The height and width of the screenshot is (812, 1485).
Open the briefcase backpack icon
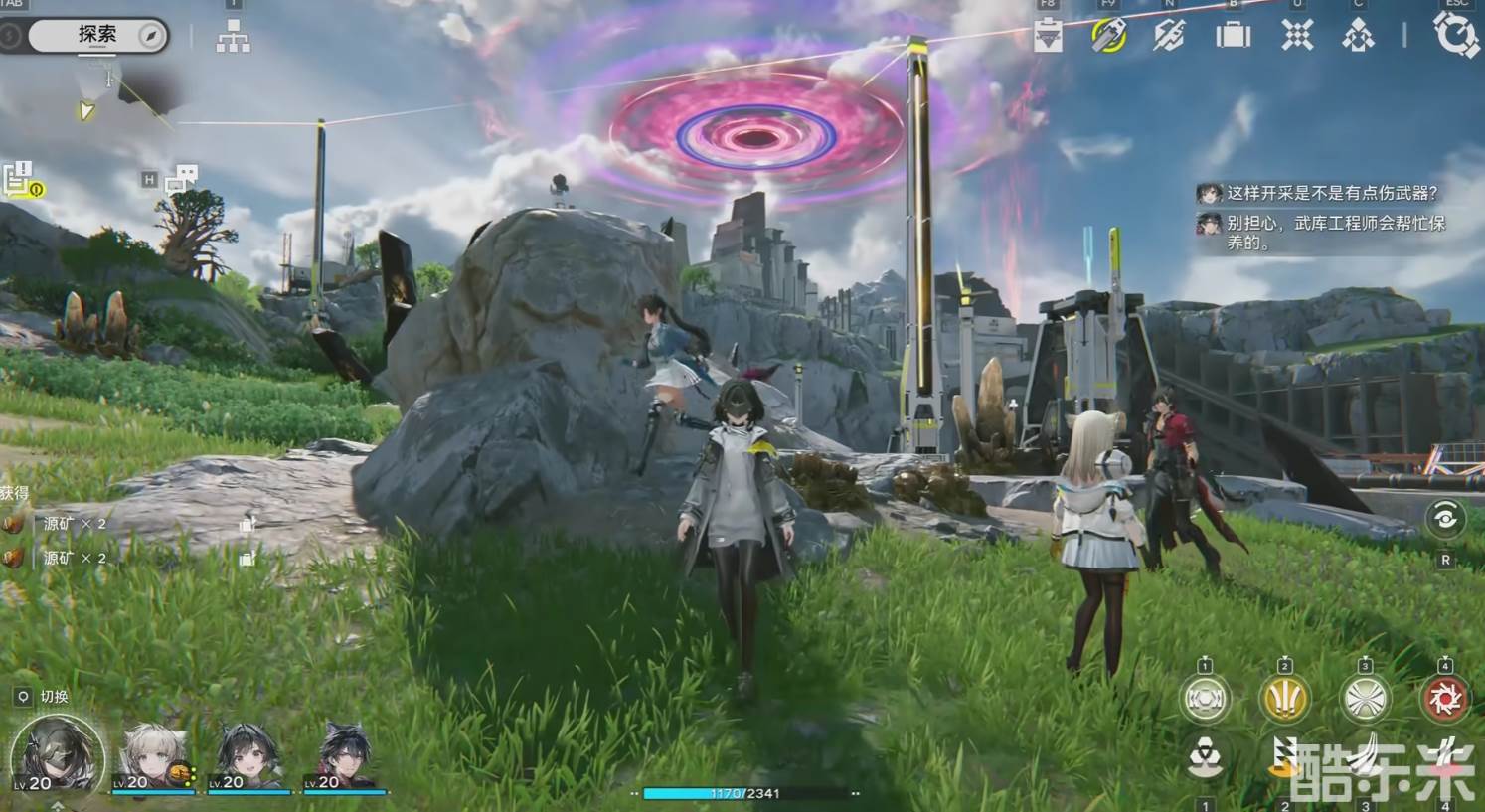1233,36
